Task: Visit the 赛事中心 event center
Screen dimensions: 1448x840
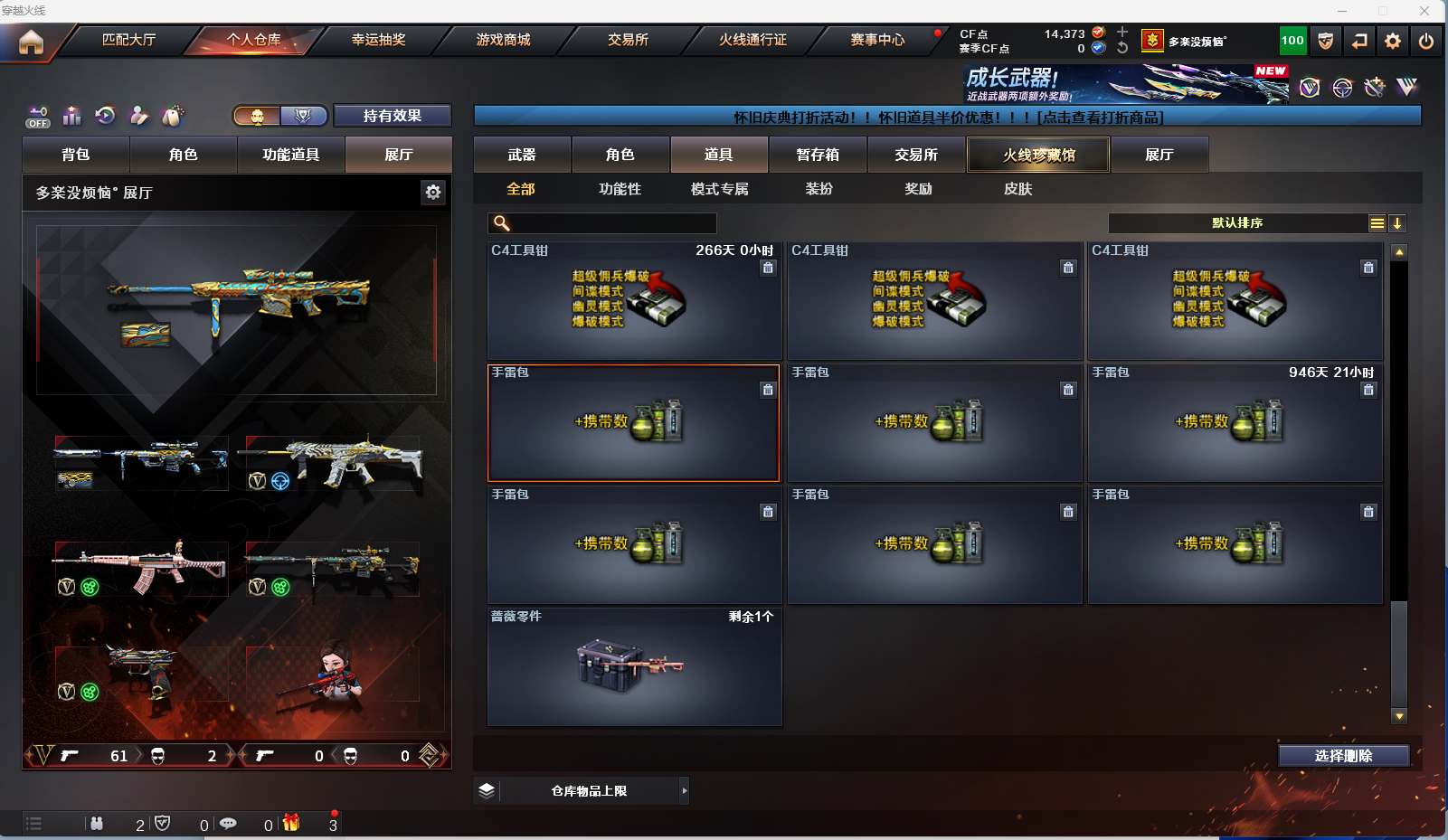Action: pos(877,40)
